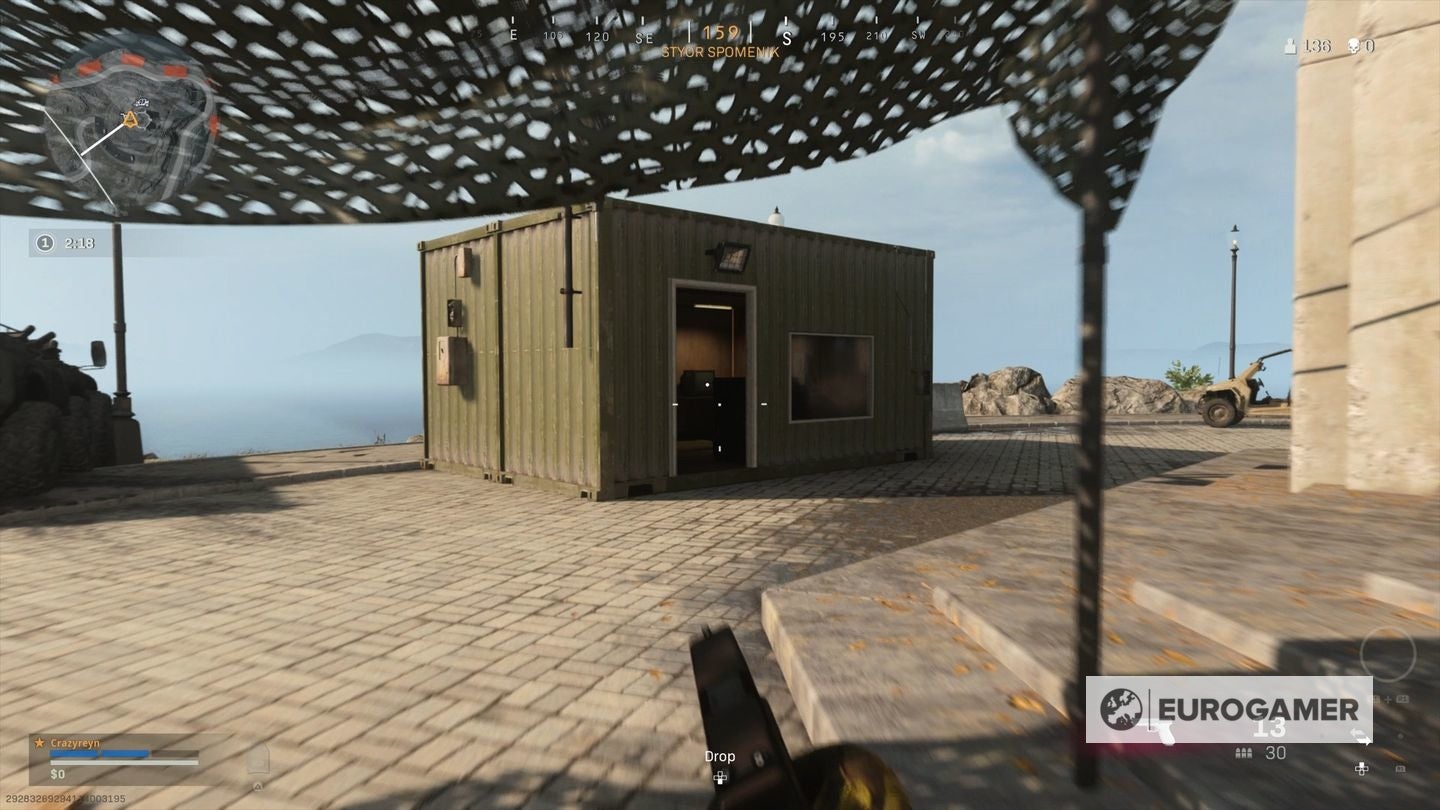This screenshot has width=1440, height=810.
Task: Toggle the weapon swap arrows icon
Action: (1360, 734)
